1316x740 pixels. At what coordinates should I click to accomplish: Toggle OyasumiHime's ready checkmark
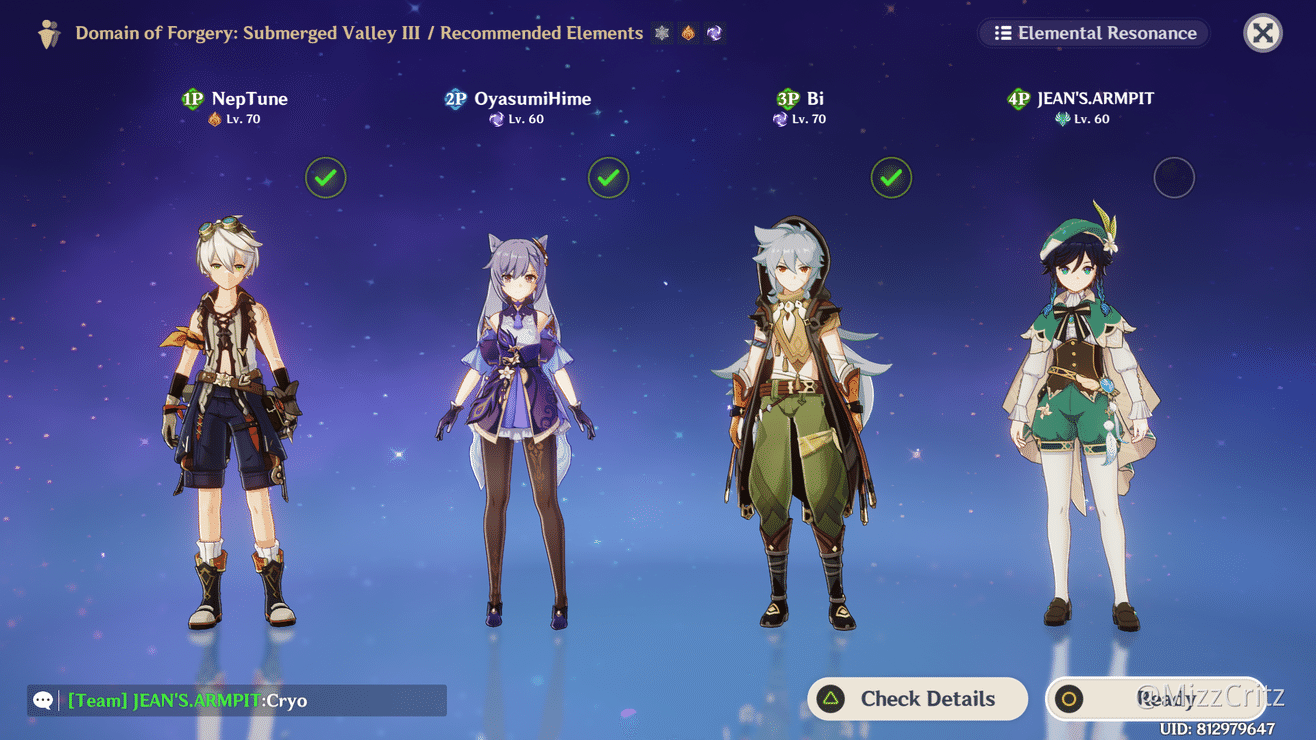pos(609,177)
